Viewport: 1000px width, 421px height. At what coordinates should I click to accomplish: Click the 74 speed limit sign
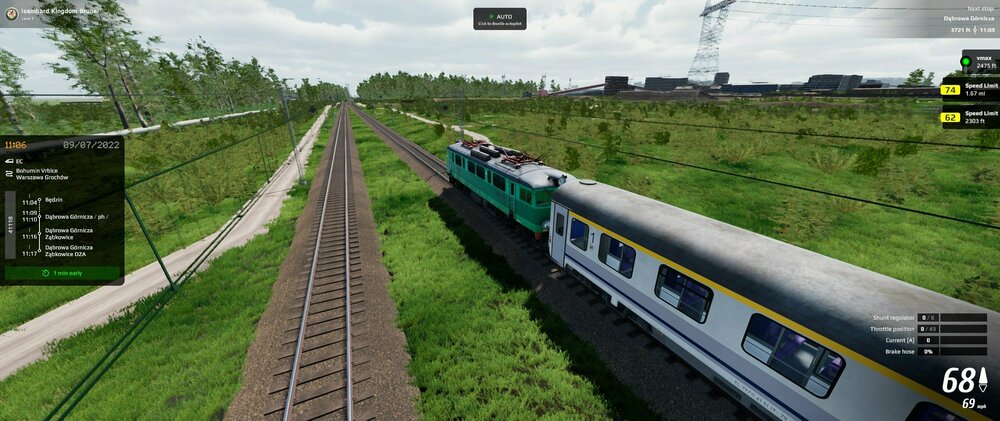pos(950,90)
